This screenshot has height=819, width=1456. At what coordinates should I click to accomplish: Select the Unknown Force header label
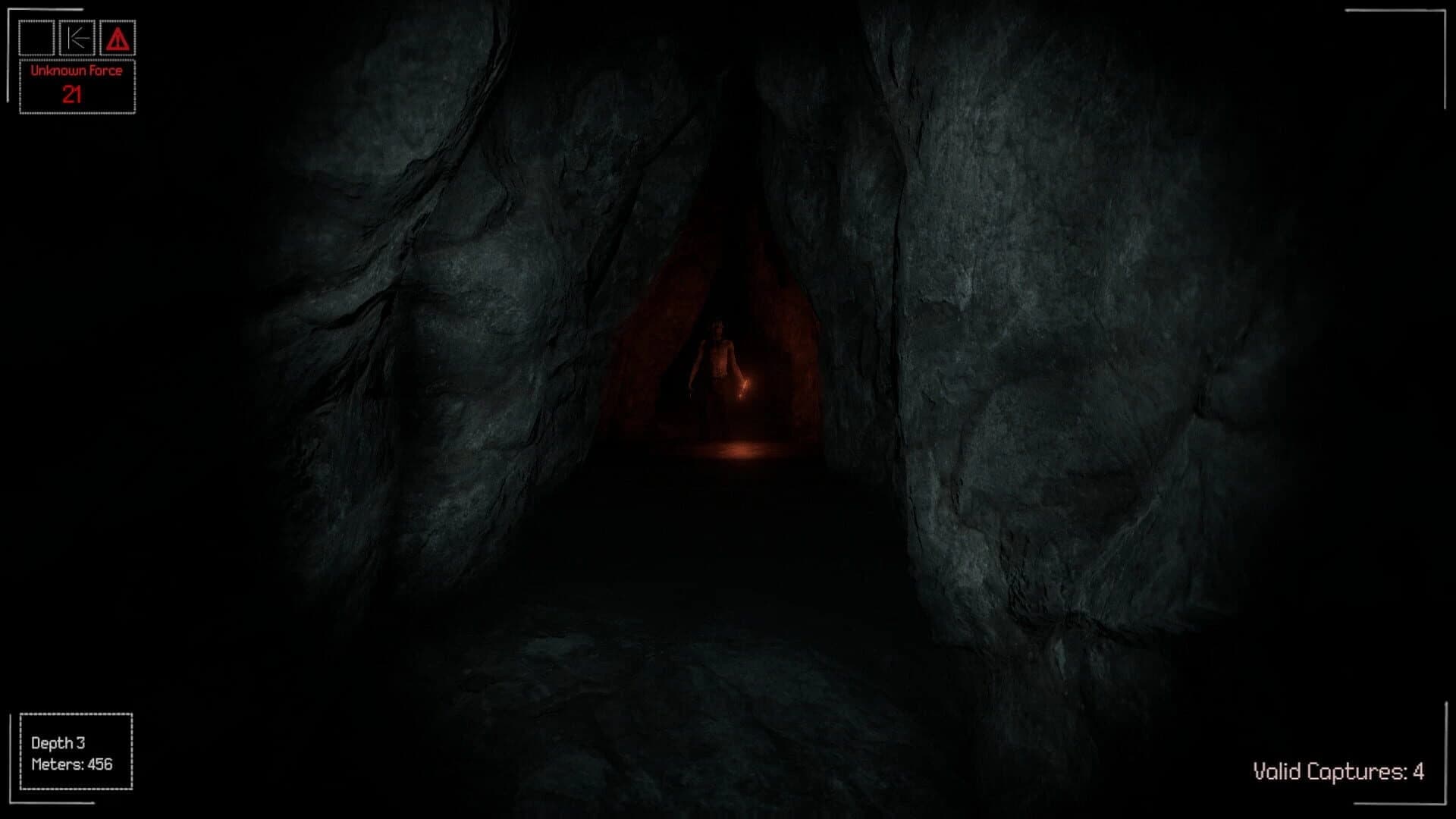[x=76, y=71]
